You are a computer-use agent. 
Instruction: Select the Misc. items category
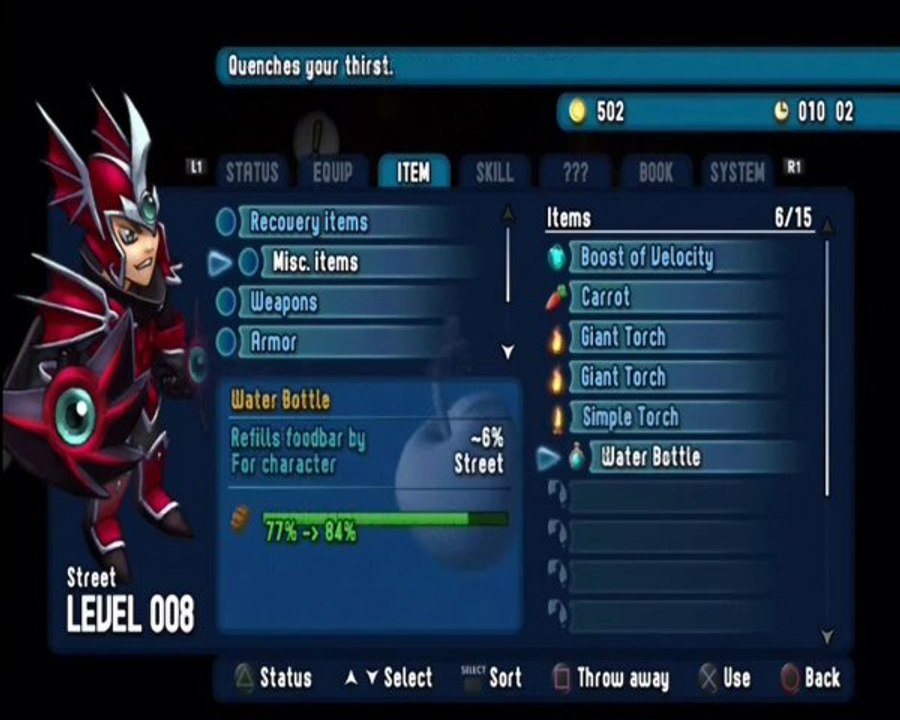(315, 262)
